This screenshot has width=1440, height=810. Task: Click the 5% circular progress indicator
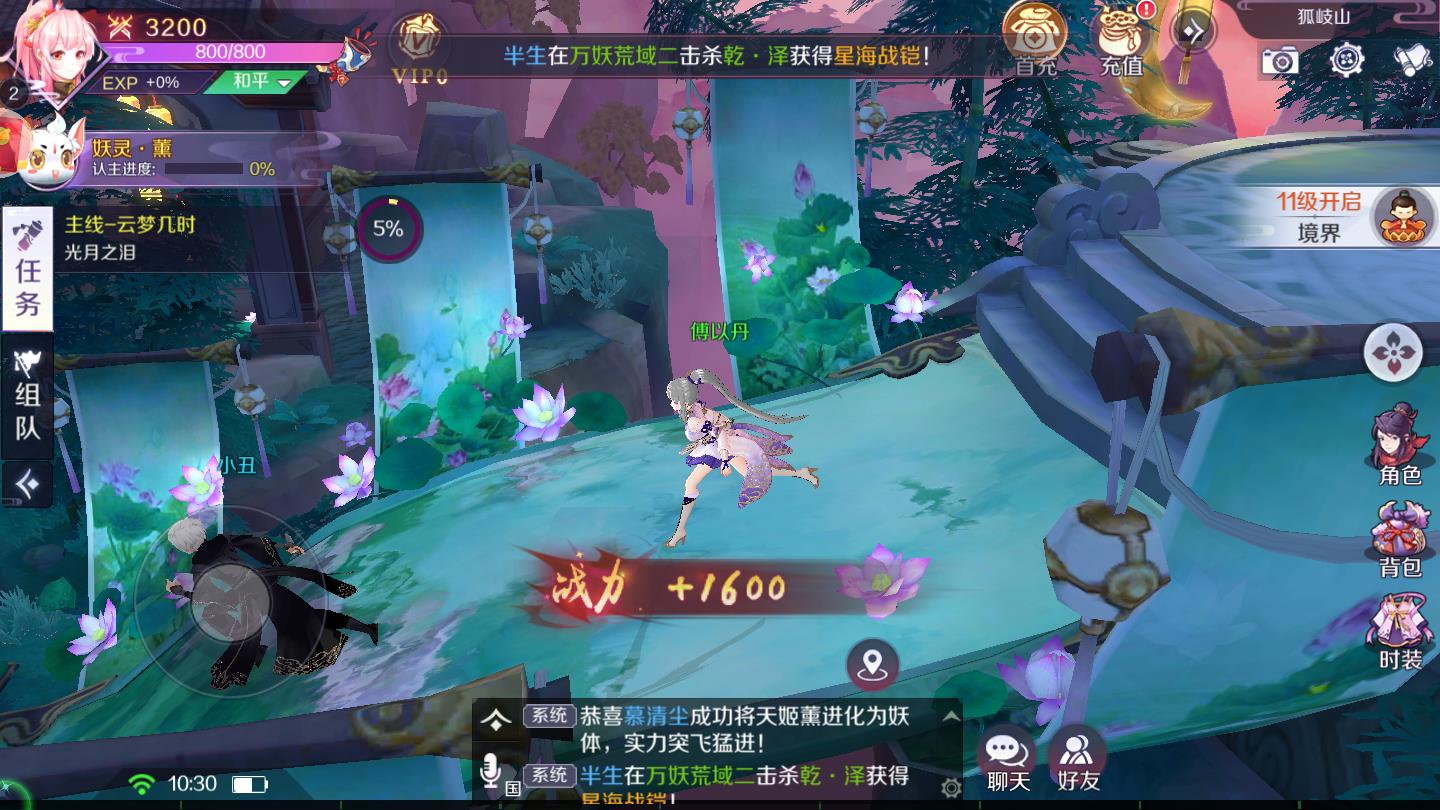pyautogui.click(x=389, y=229)
